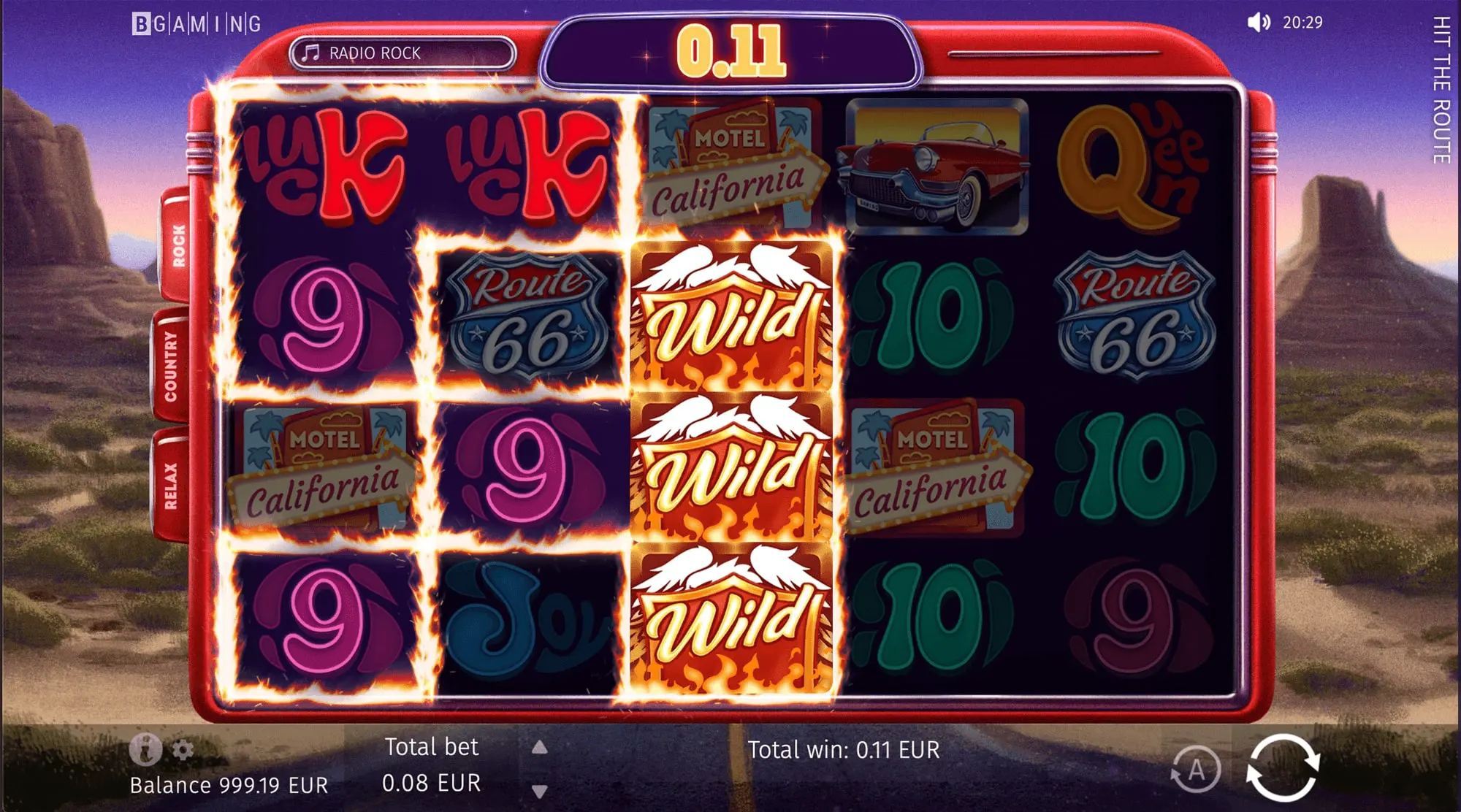The width and height of the screenshot is (1461, 812).
Task: Increase the total bet with the up arrow
Action: coord(539,747)
